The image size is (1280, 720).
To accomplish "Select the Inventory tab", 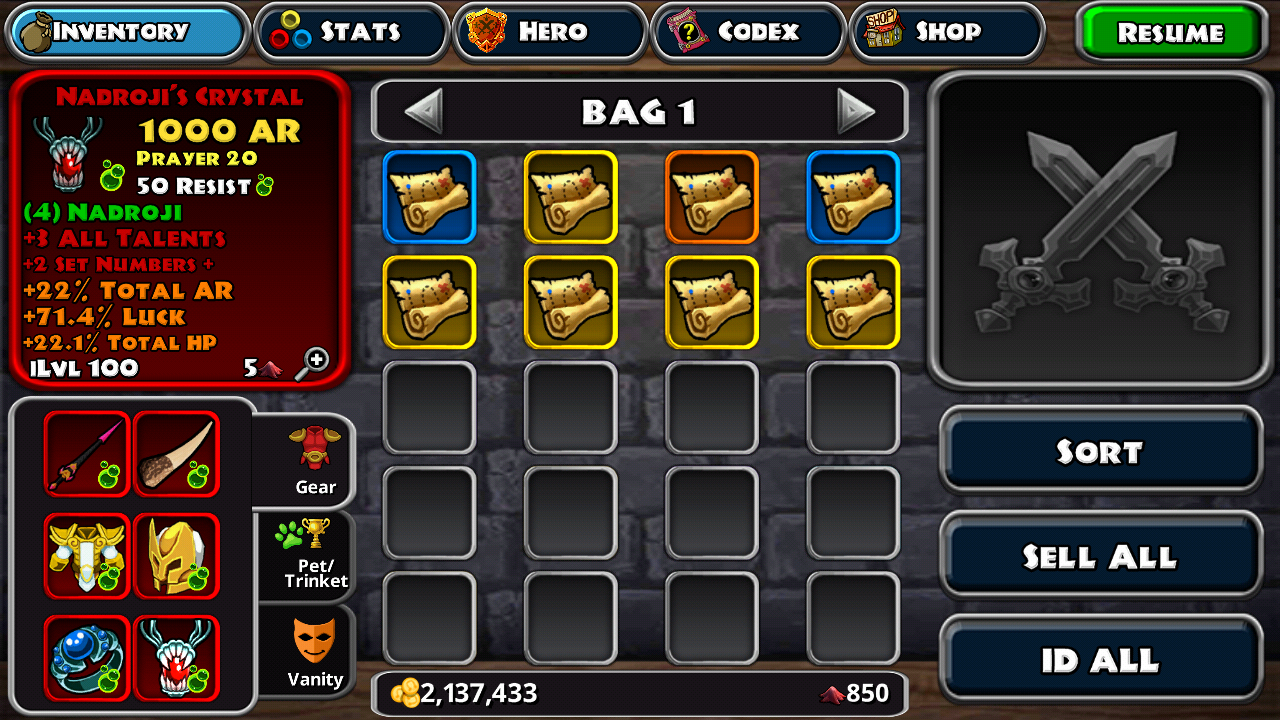I will (128, 32).
